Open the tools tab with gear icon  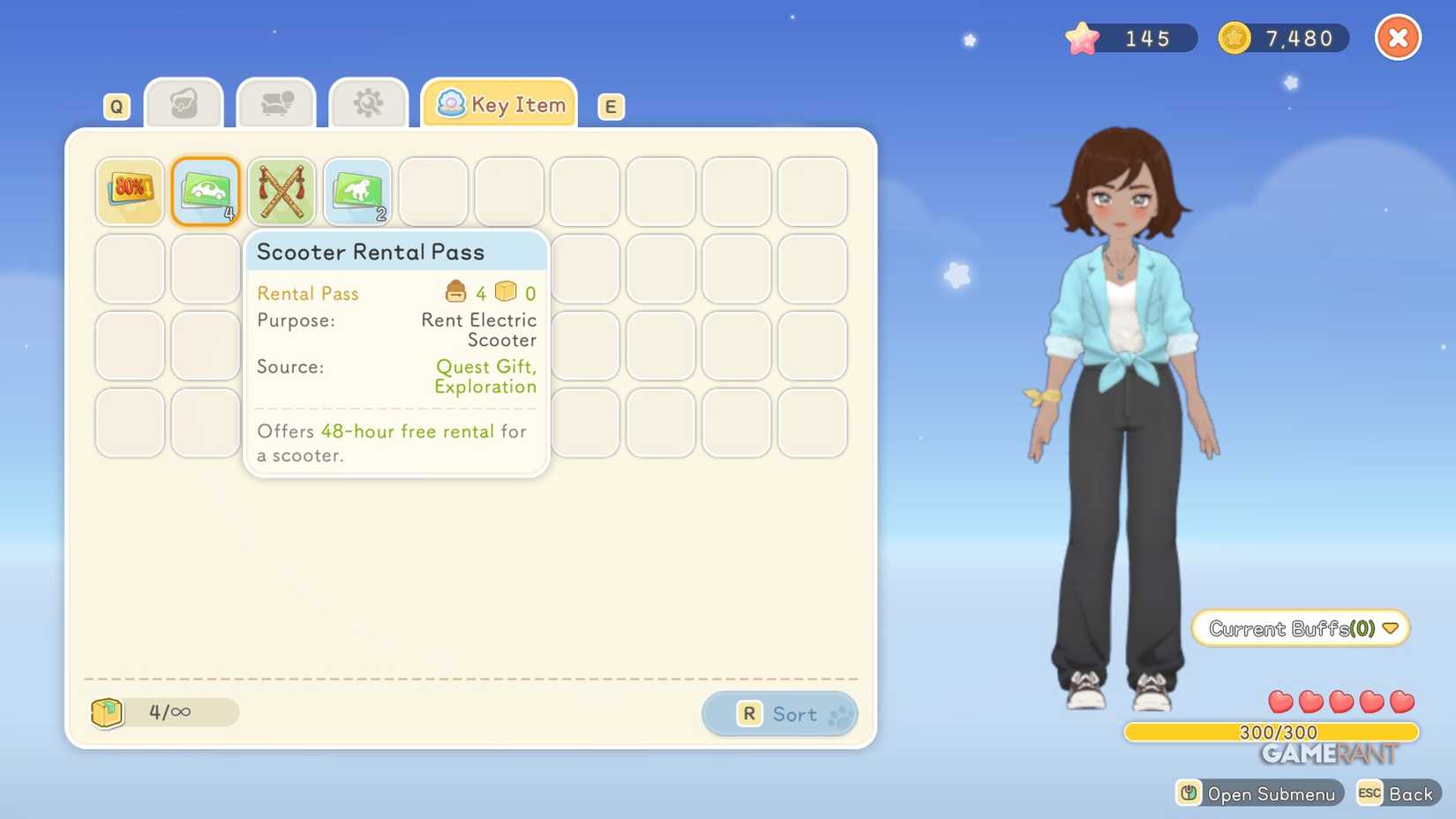[368, 102]
